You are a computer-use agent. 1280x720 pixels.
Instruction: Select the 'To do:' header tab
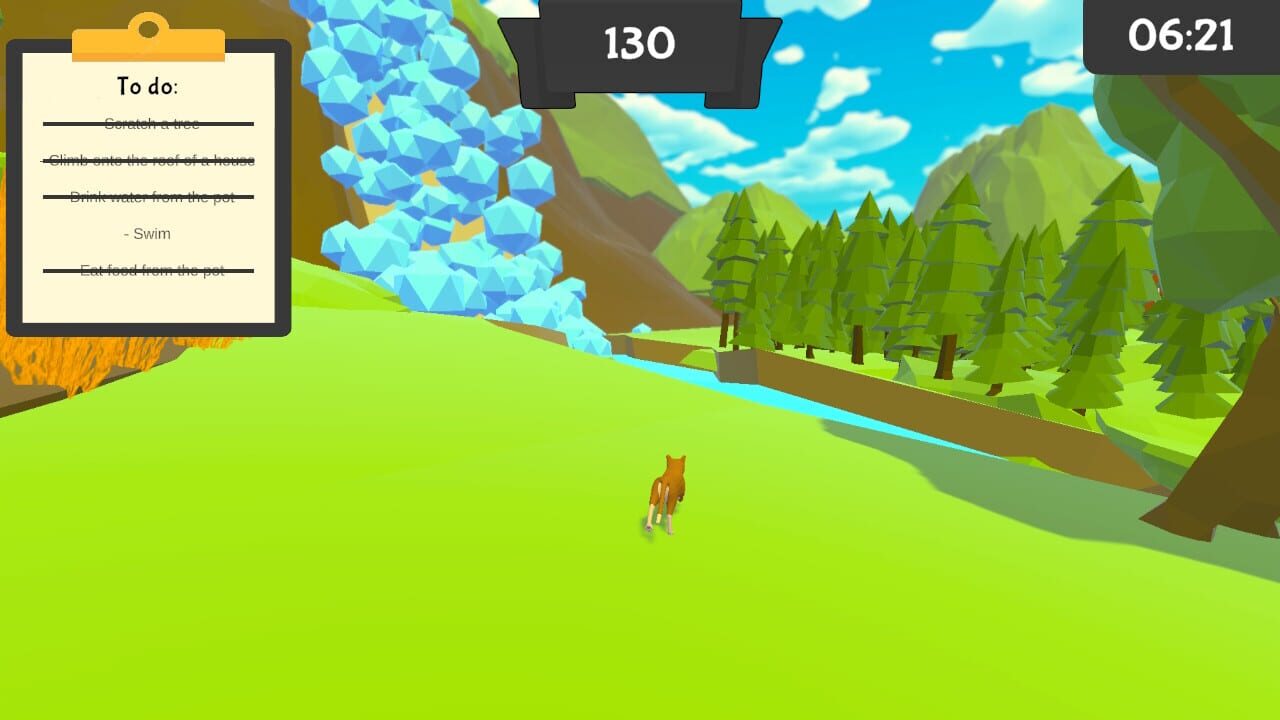(147, 85)
